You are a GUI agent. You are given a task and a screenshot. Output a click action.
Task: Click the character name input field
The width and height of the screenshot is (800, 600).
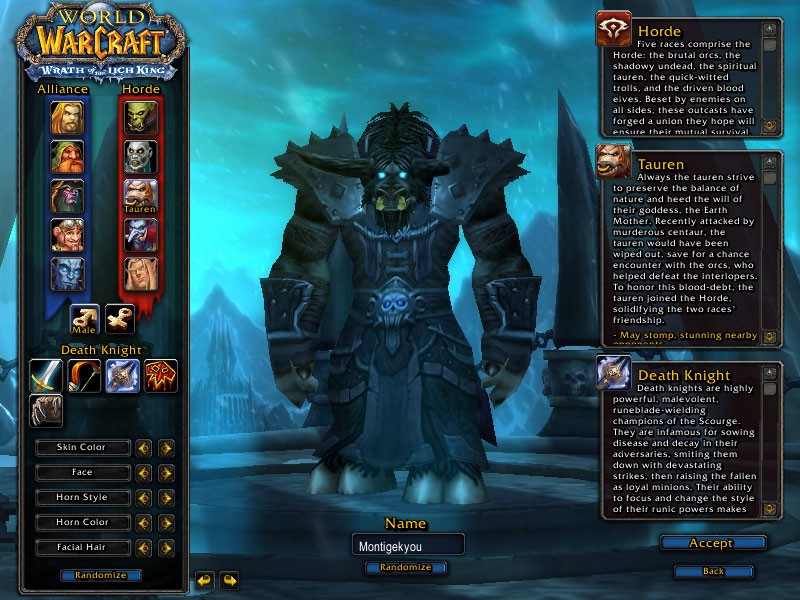[x=407, y=545]
